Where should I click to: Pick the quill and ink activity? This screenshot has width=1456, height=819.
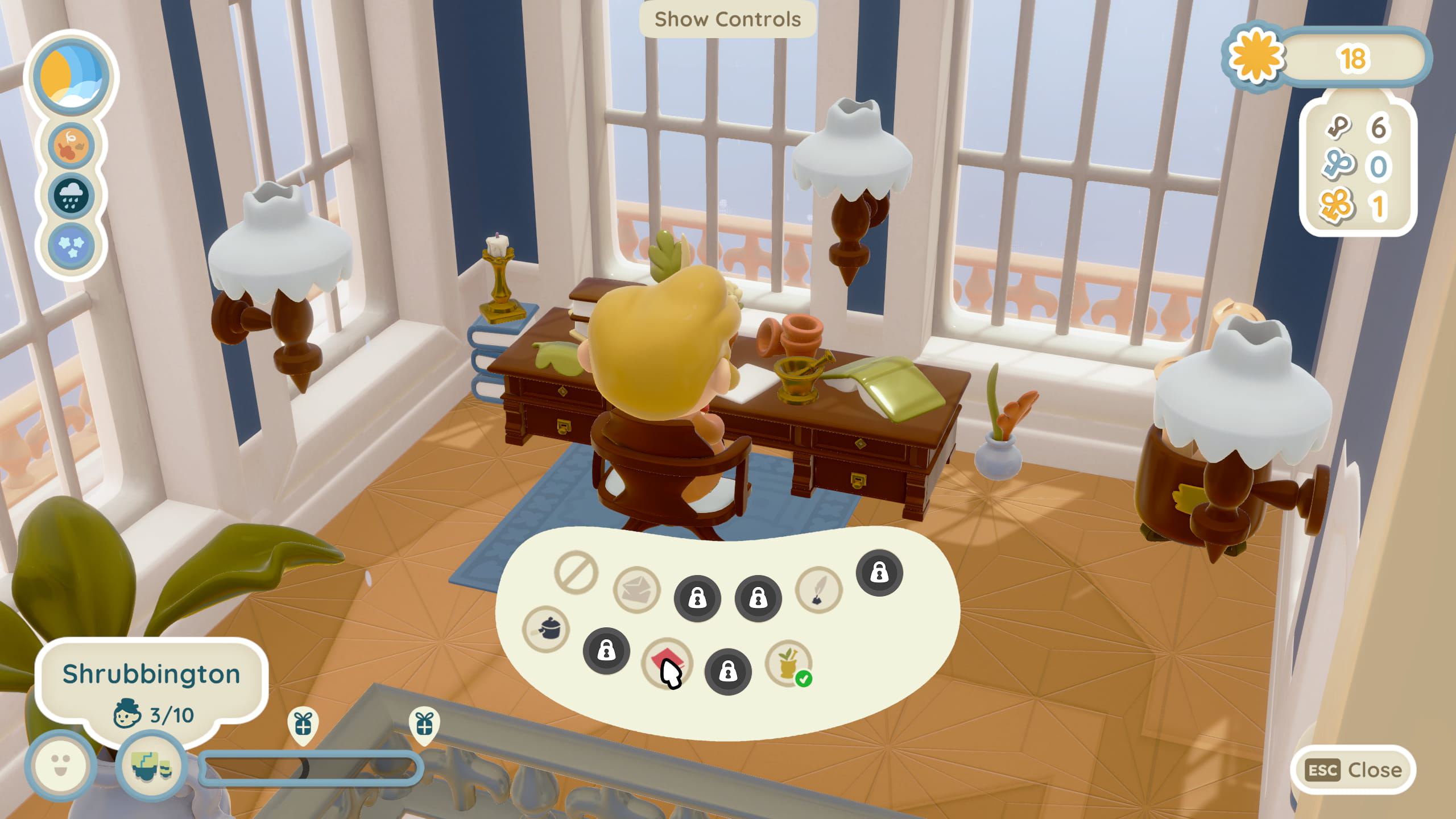tap(818, 590)
